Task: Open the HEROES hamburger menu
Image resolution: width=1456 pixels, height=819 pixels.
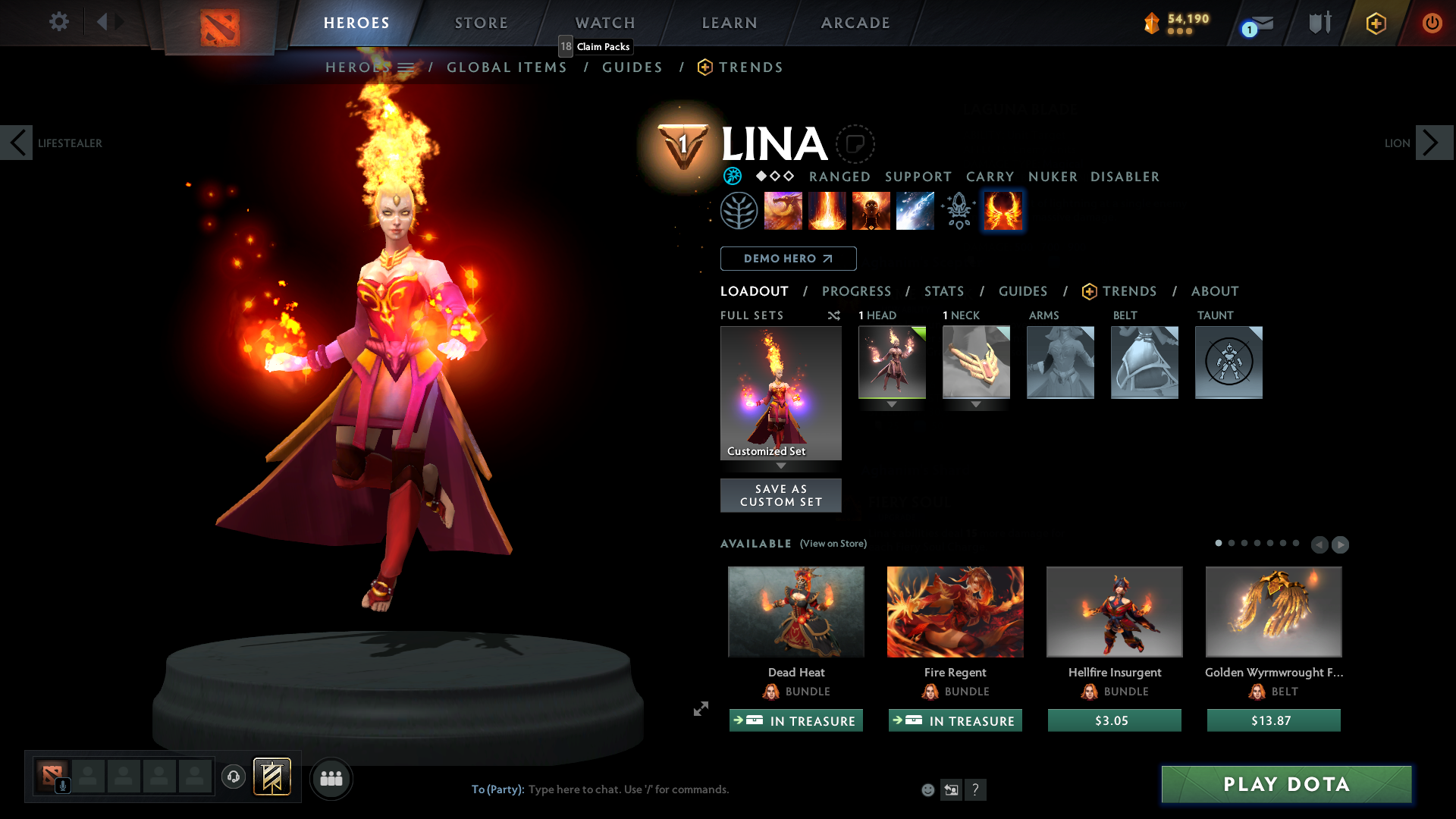Action: 406,67
